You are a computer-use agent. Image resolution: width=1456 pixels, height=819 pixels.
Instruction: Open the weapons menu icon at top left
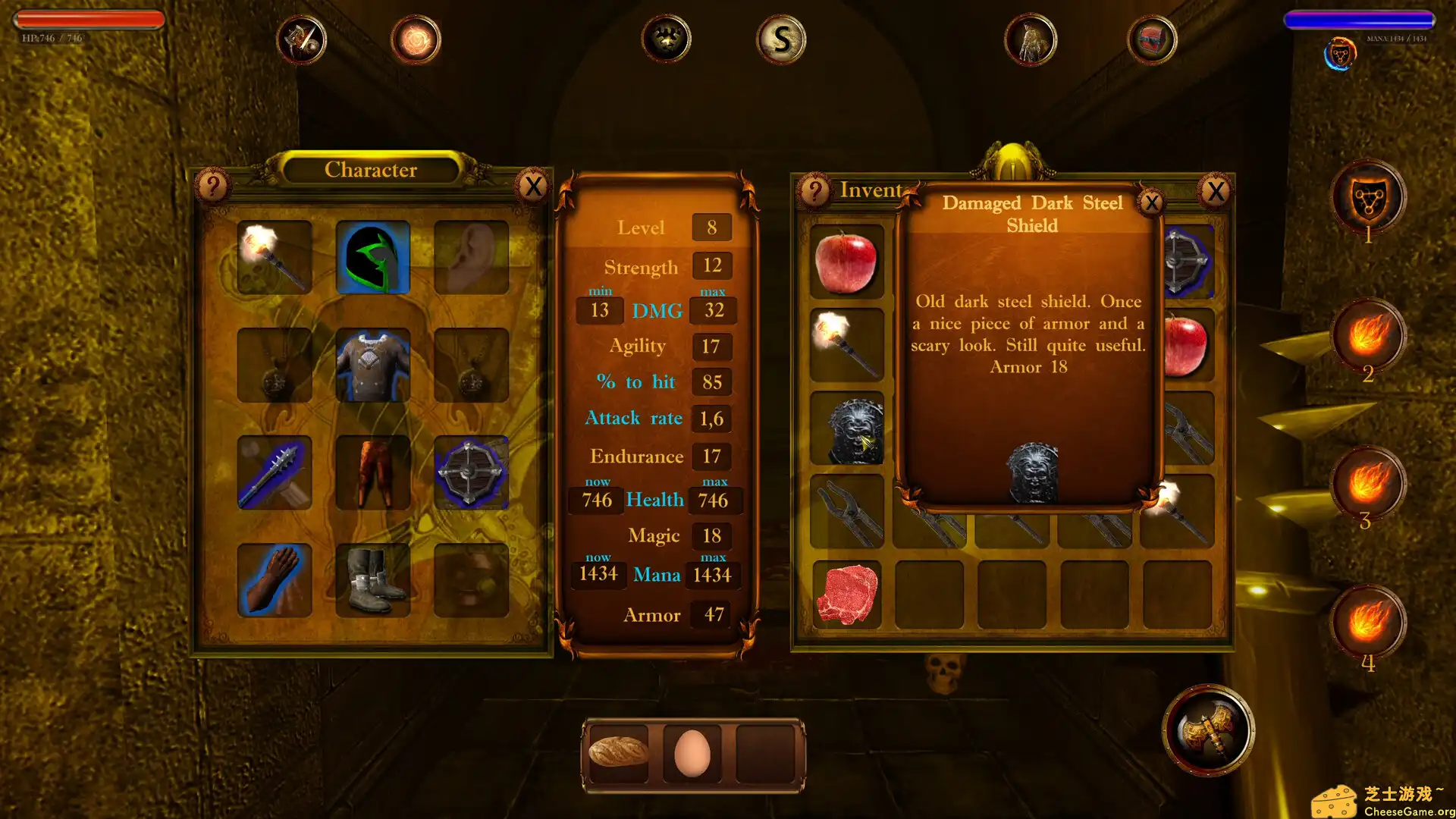(x=303, y=39)
